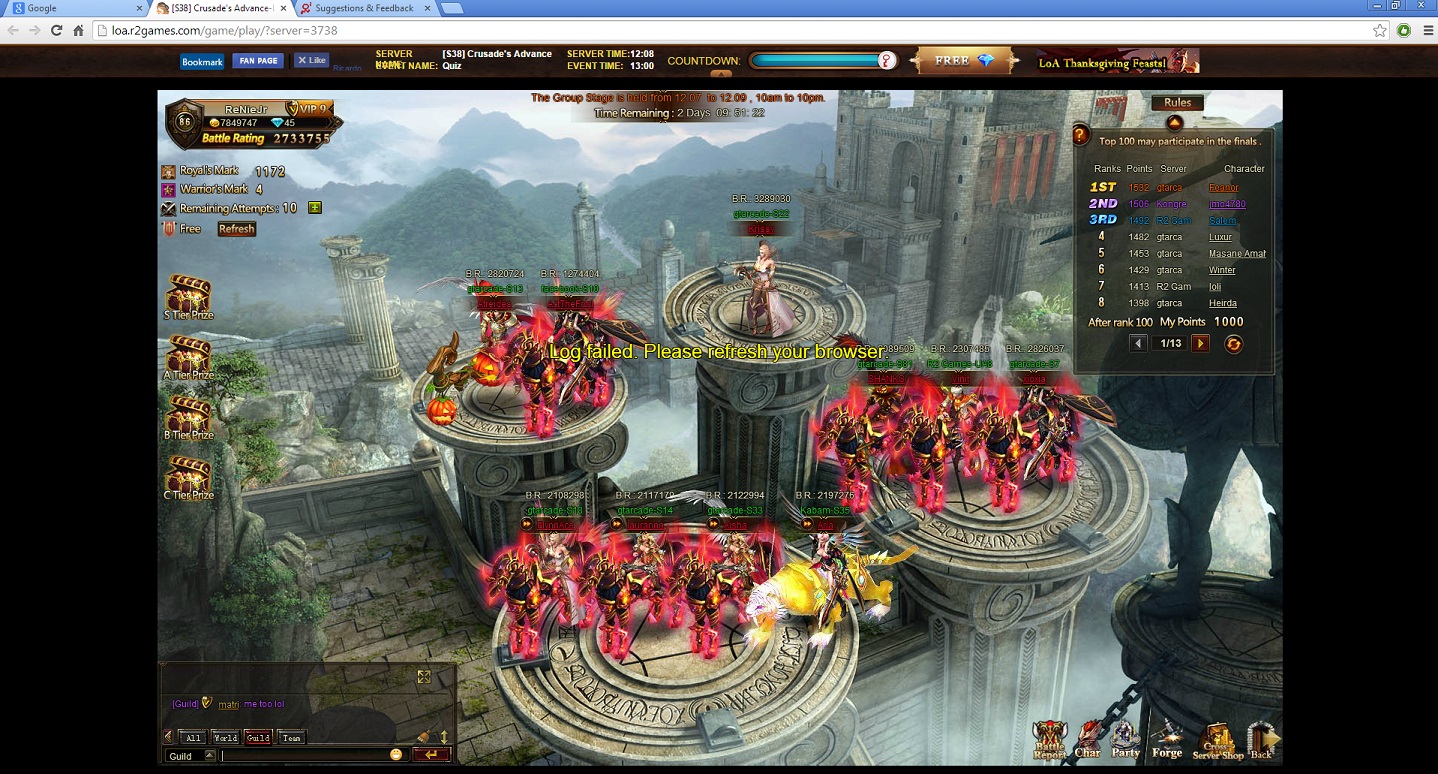The width and height of the screenshot is (1438, 774).
Task: Refresh the opponent list
Action: coord(237,229)
